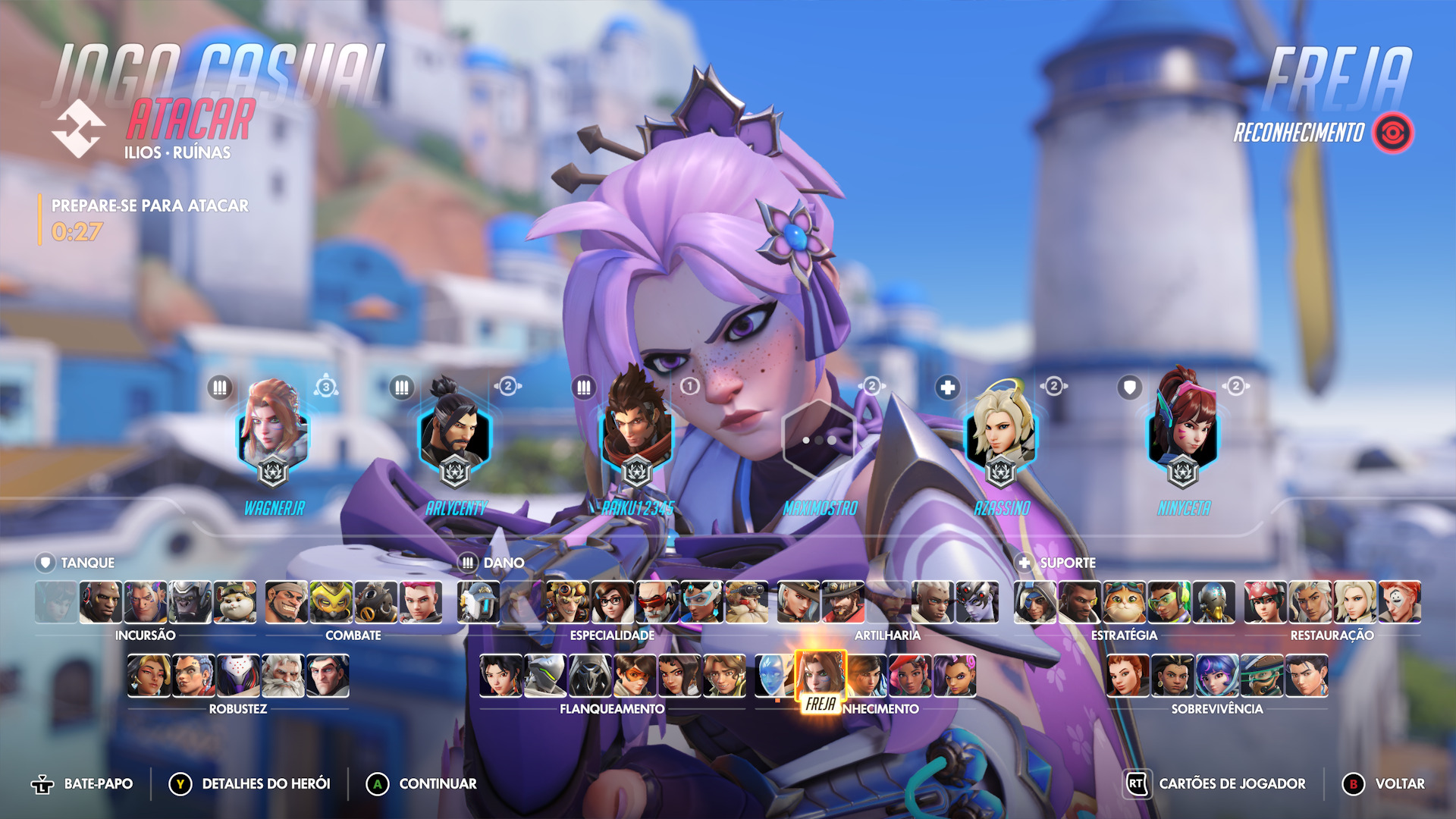Go back with Voltar

1385,784
